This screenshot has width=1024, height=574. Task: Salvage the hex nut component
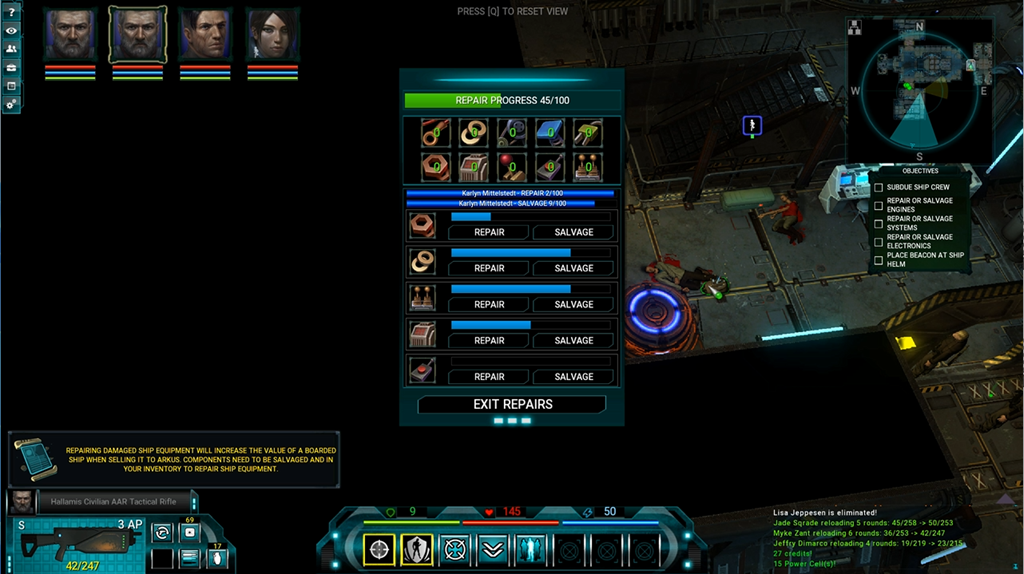point(573,232)
